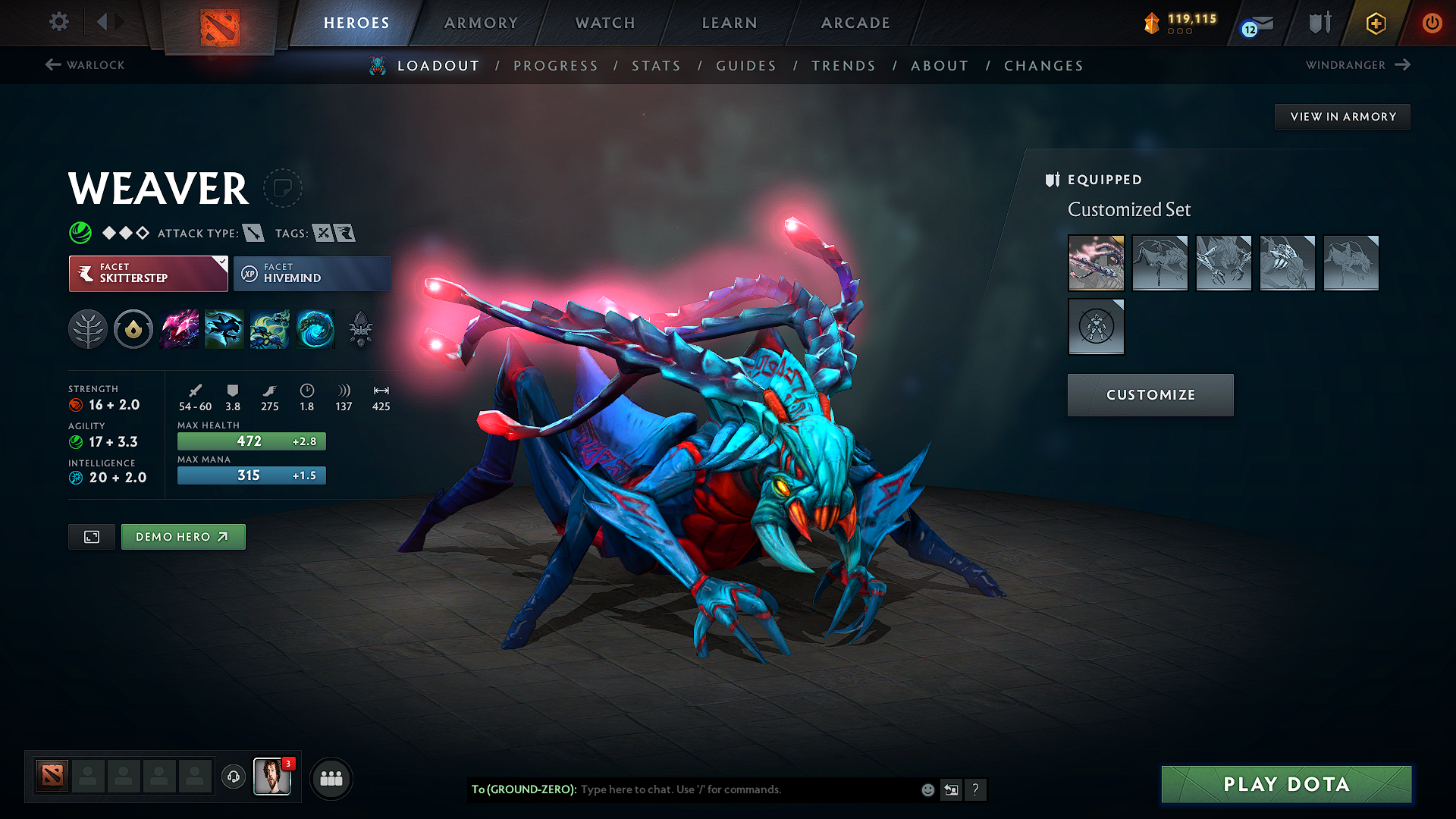1456x819 pixels.
Task: Click the Max Health bar
Action: pyautogui.click(x=251, y=441)
